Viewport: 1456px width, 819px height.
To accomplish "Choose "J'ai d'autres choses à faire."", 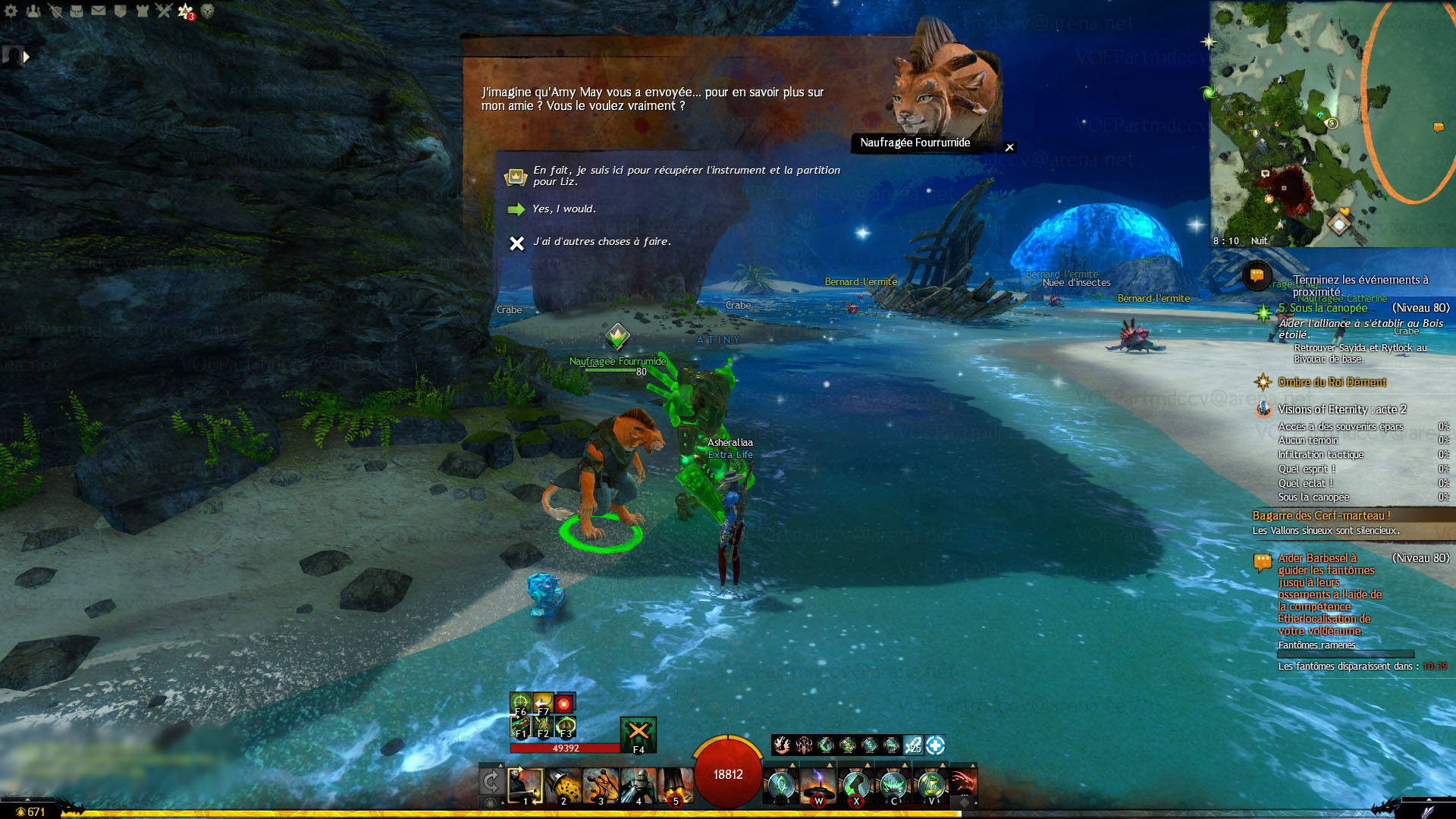I will [x=601, y=242].
